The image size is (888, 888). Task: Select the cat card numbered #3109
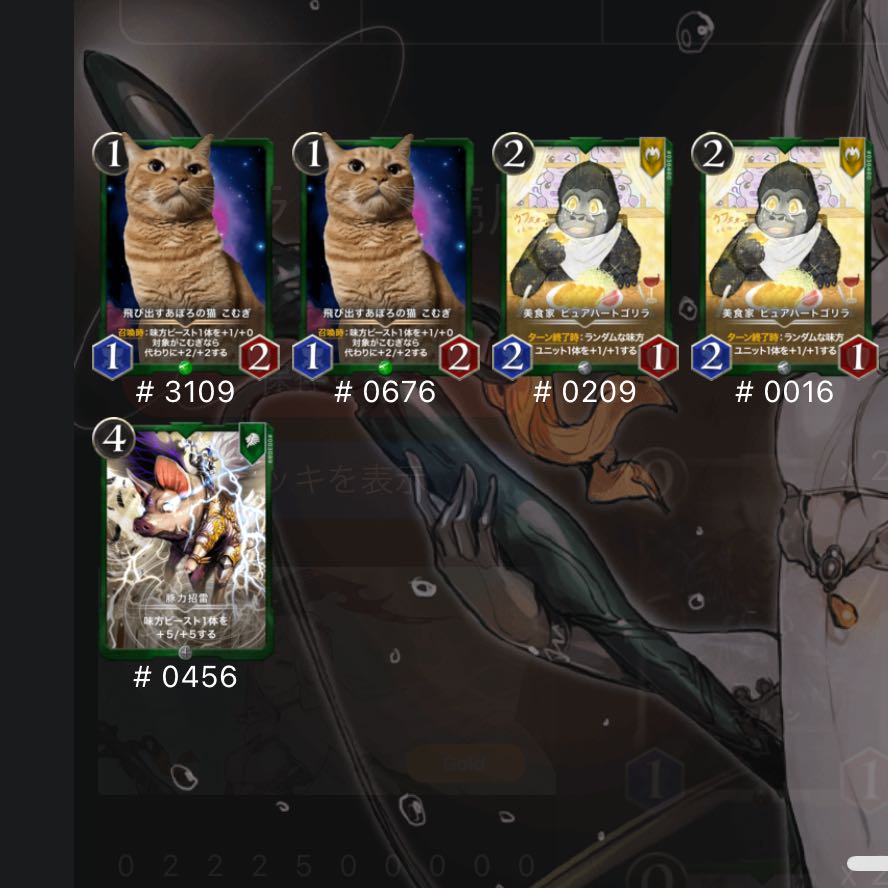[x=186, y=255]
